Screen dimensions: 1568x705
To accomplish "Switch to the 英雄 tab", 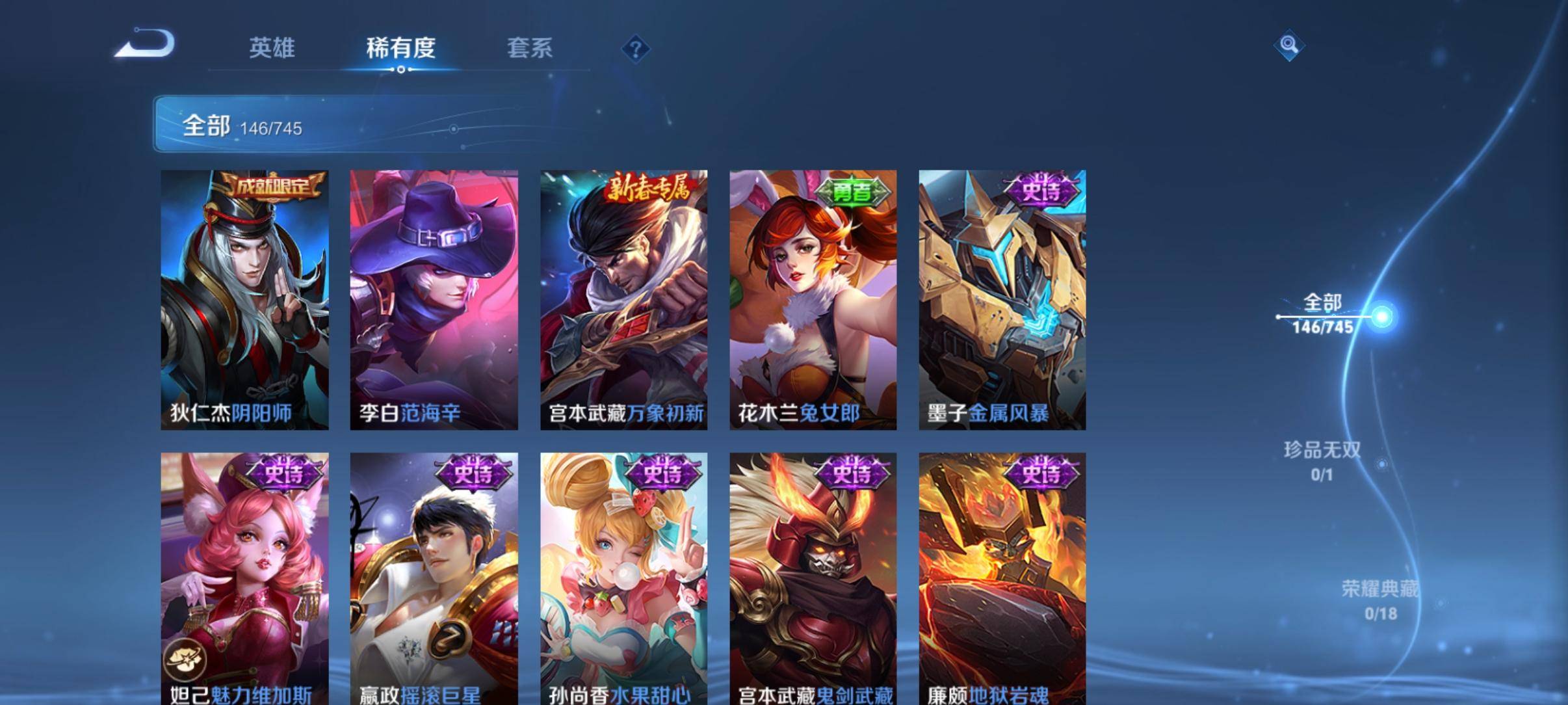I will click(272, 48).
